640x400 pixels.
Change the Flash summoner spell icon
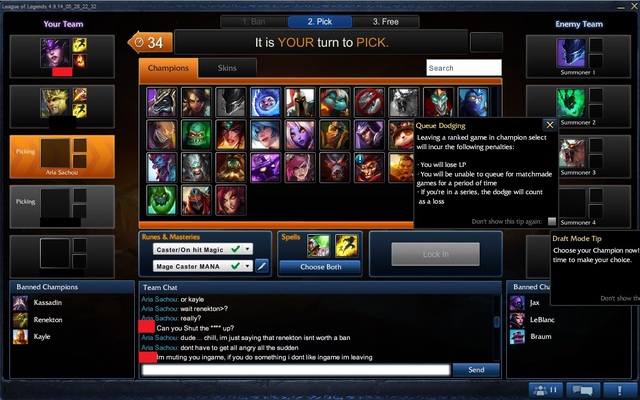coord(346,245)
